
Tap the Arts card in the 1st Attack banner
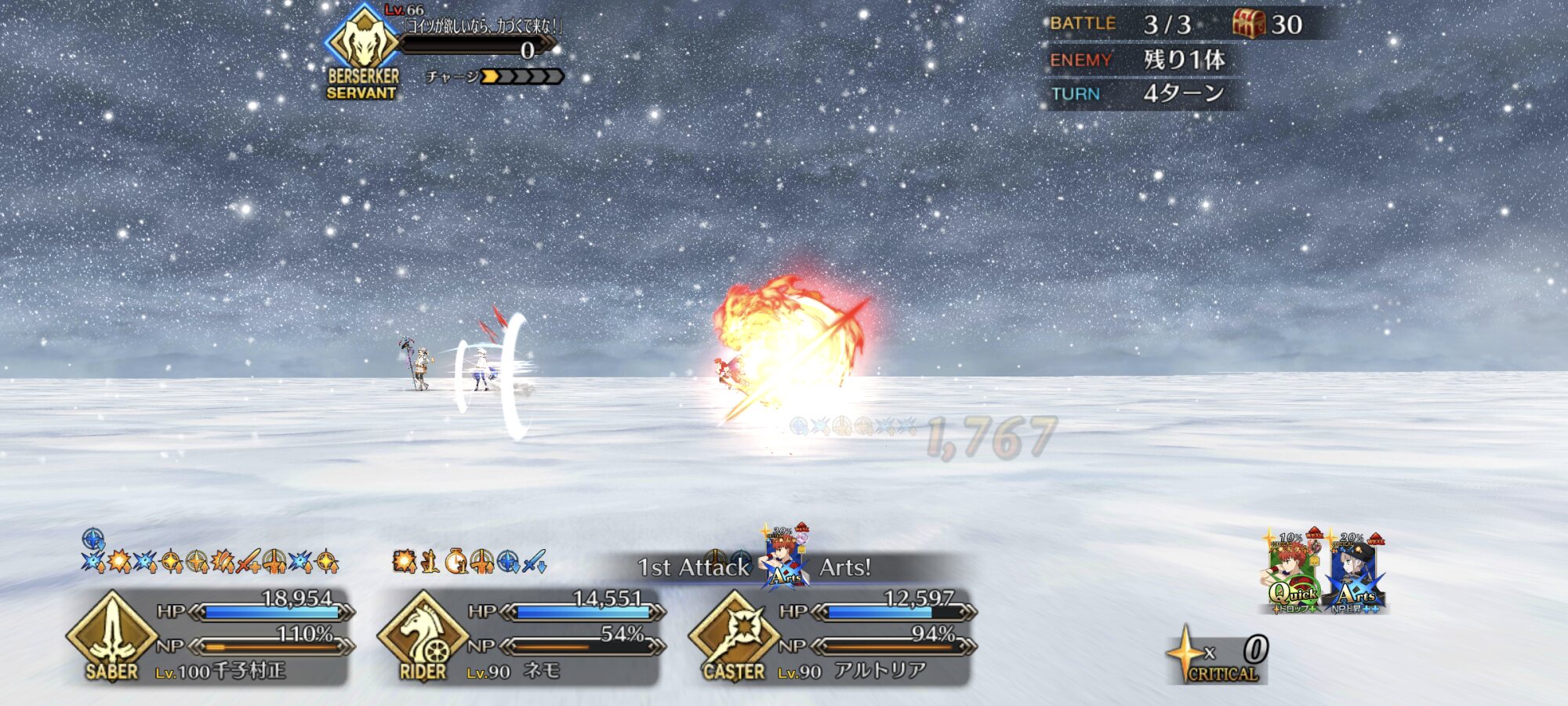[785, 560]
